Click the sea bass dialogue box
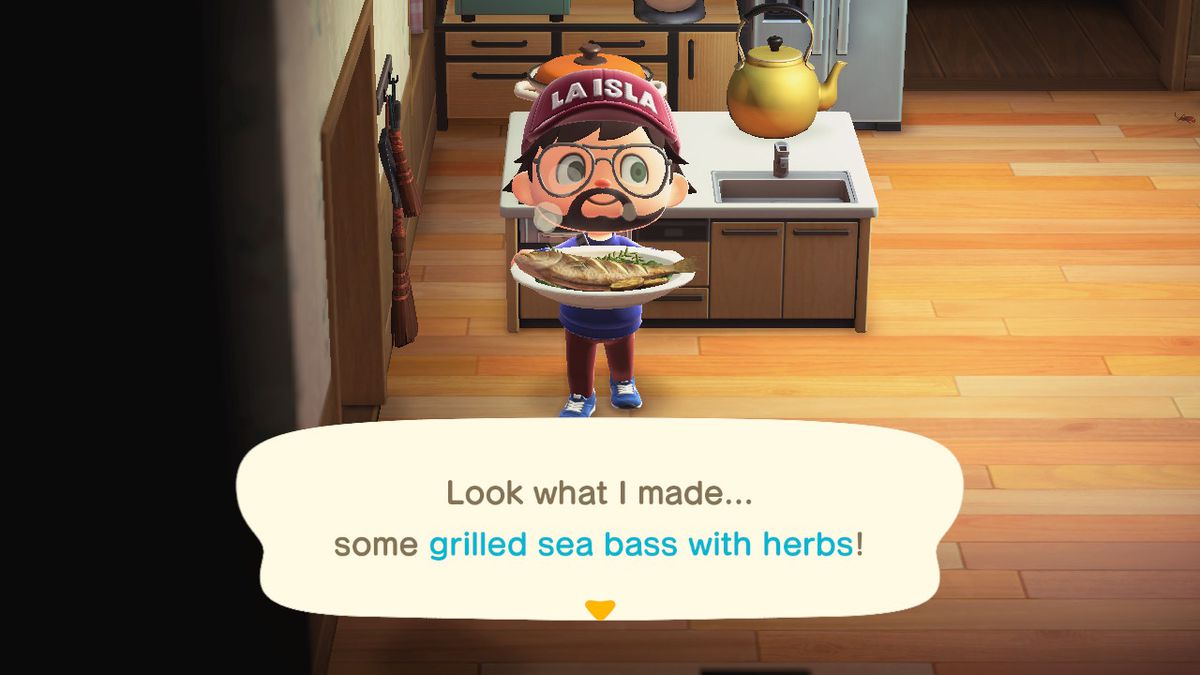The image size is (1200, 675). coord(598,520)
